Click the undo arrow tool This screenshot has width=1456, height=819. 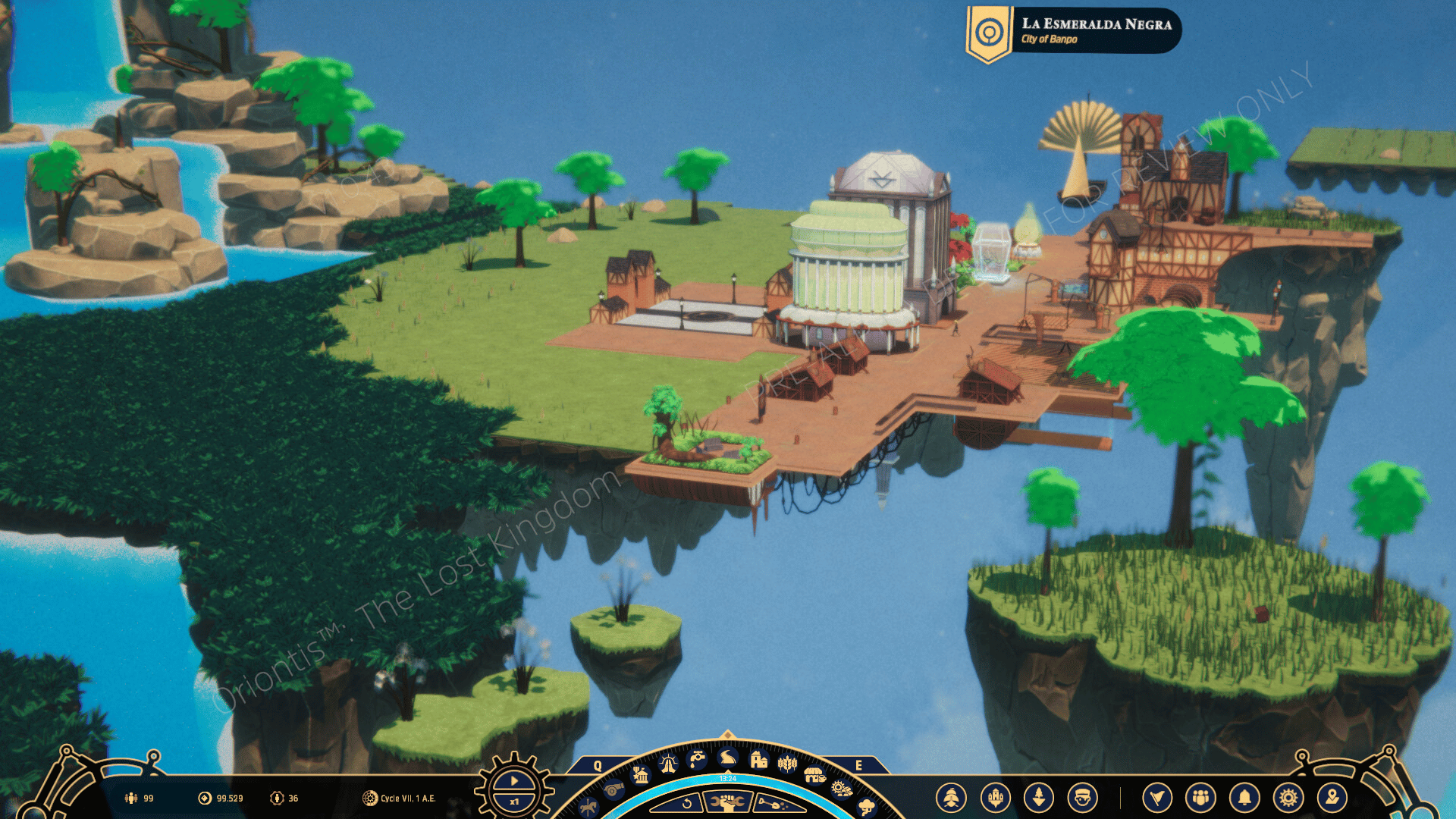pyautogui.click(x=686, y=804)
